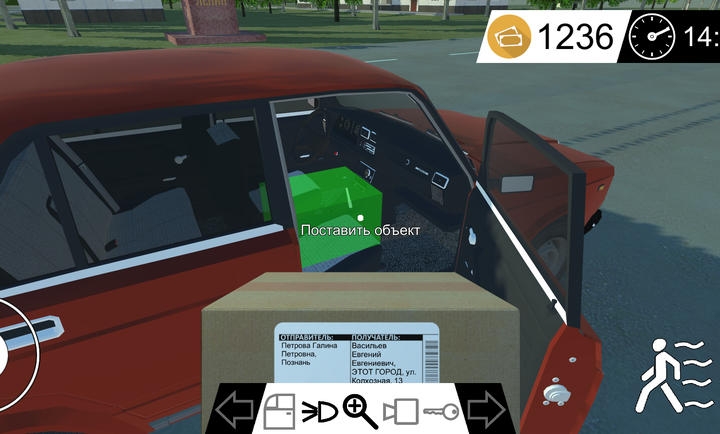
Task: Activate the magnifying glass zoom icon
Action: point(359,410)
